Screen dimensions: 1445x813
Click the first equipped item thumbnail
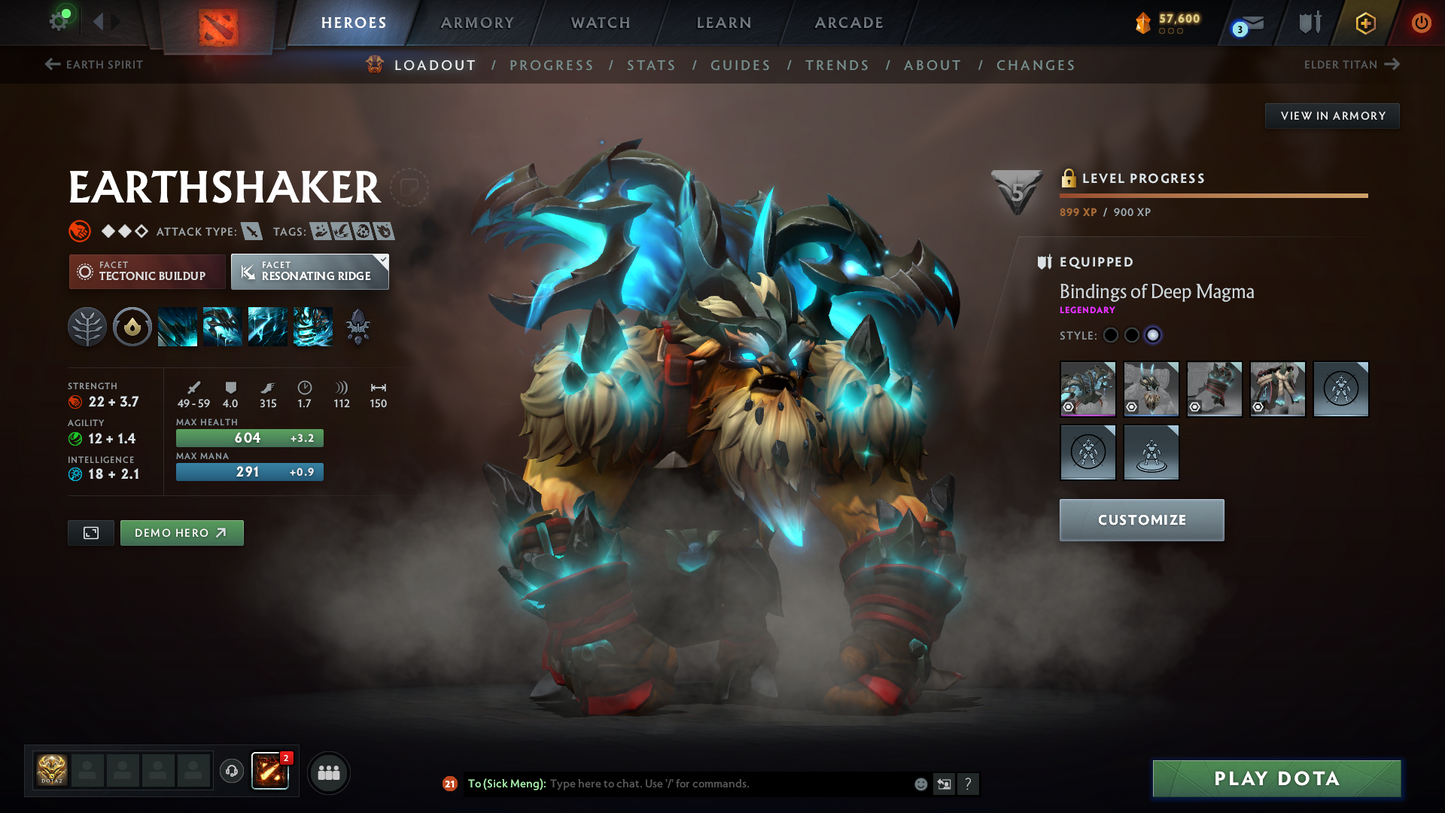click(1087, 389)
